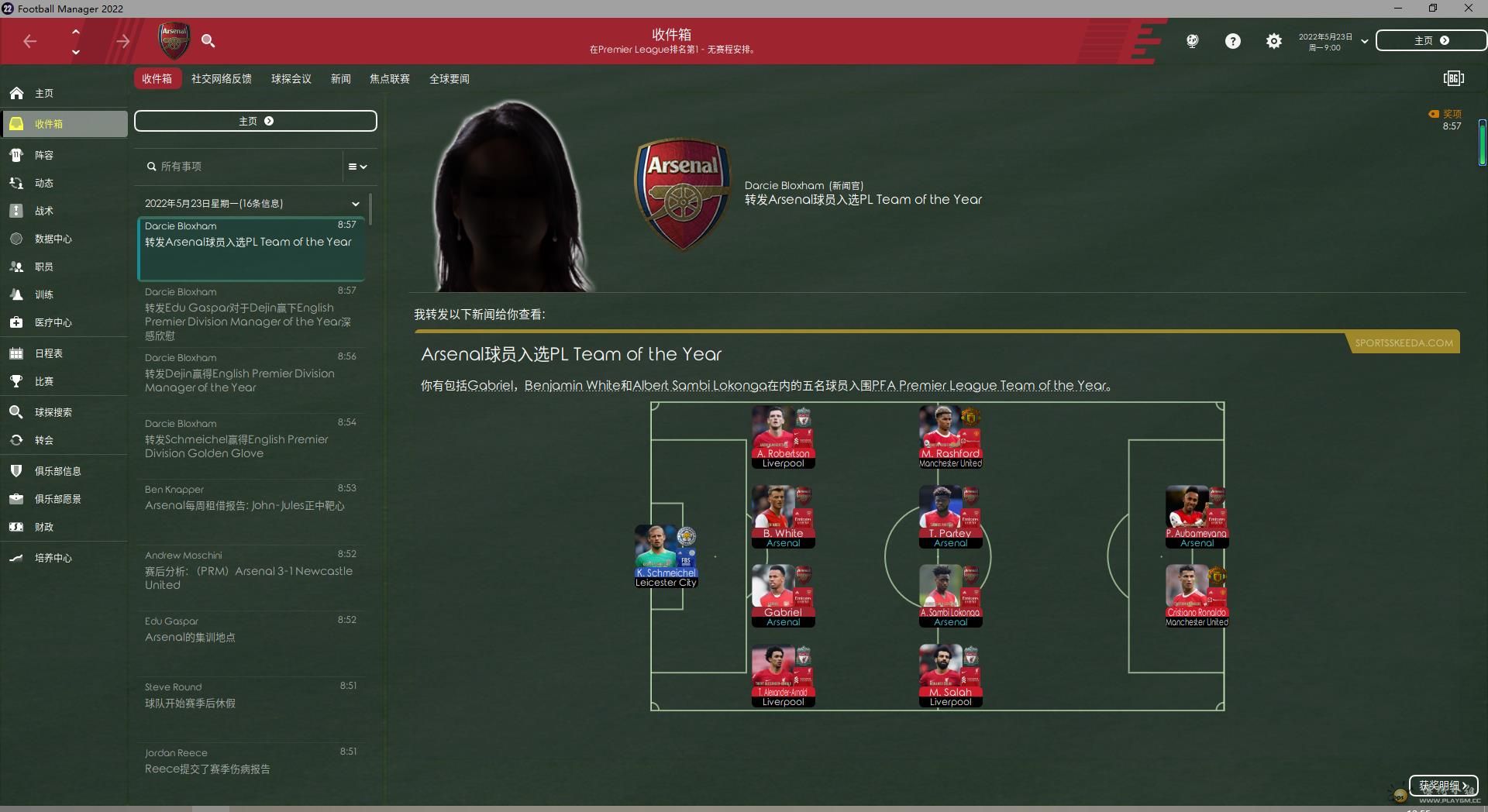
Task: Switch to the 社交网络反馈 tab
Action: point(221,79)
